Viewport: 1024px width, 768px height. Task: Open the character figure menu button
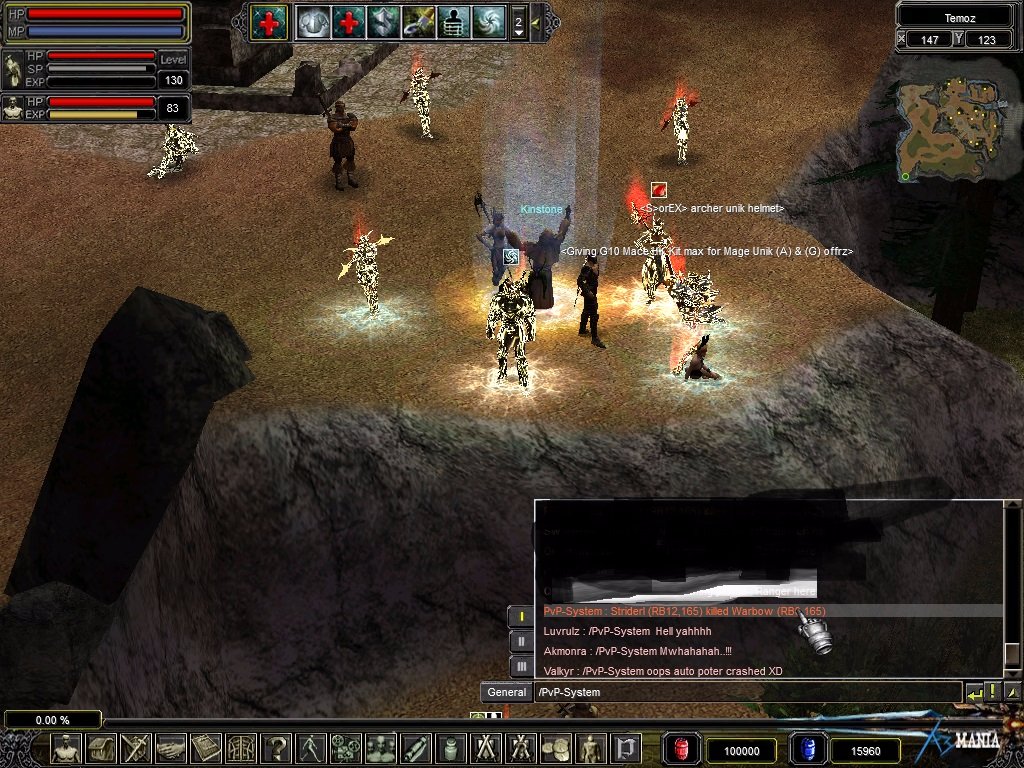66,748
